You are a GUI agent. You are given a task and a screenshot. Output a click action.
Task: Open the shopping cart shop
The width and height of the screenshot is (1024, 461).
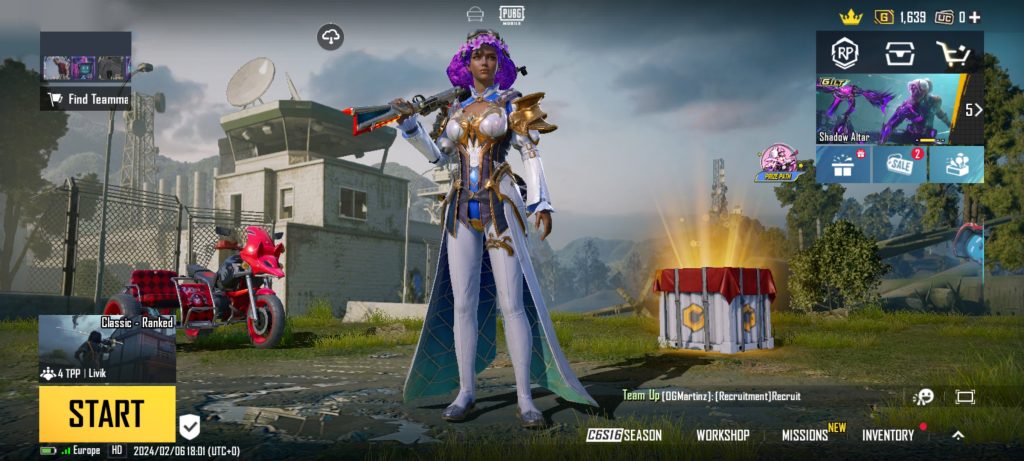point(953,53)
